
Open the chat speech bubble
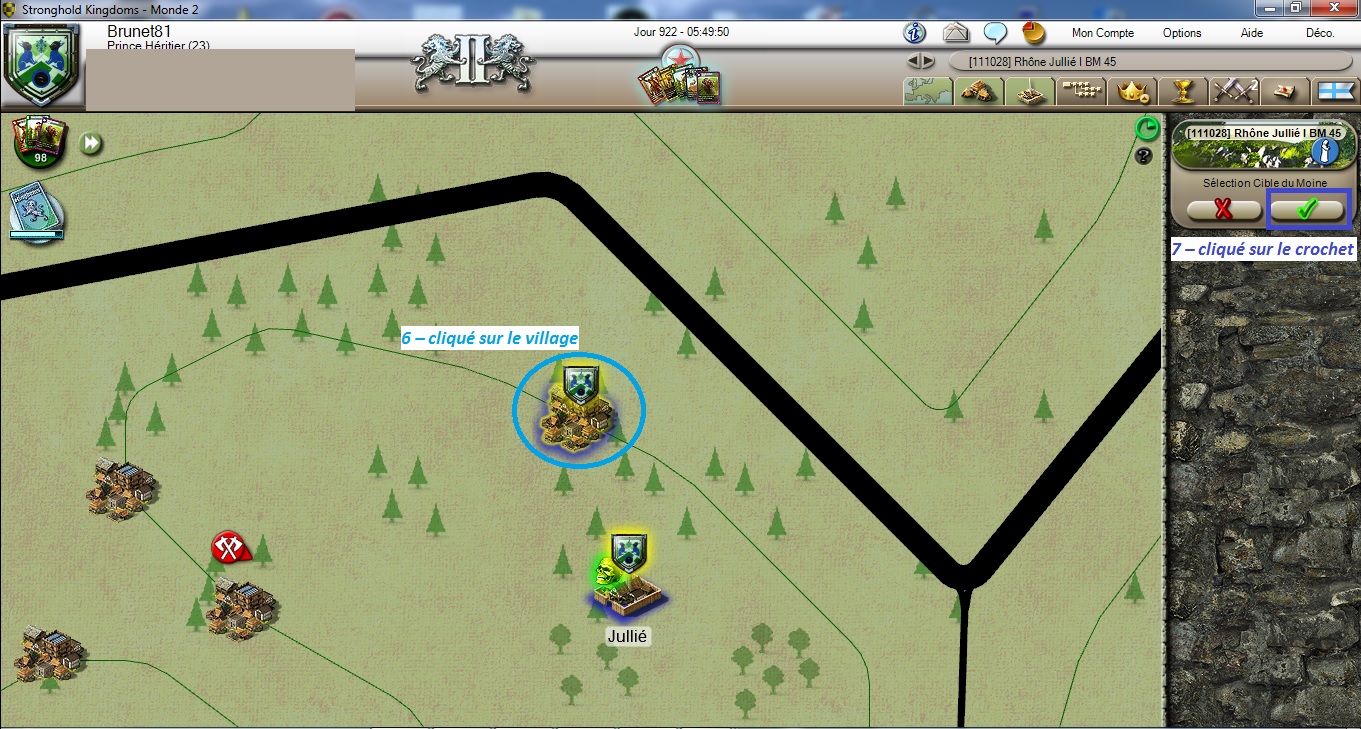(995, 32)
